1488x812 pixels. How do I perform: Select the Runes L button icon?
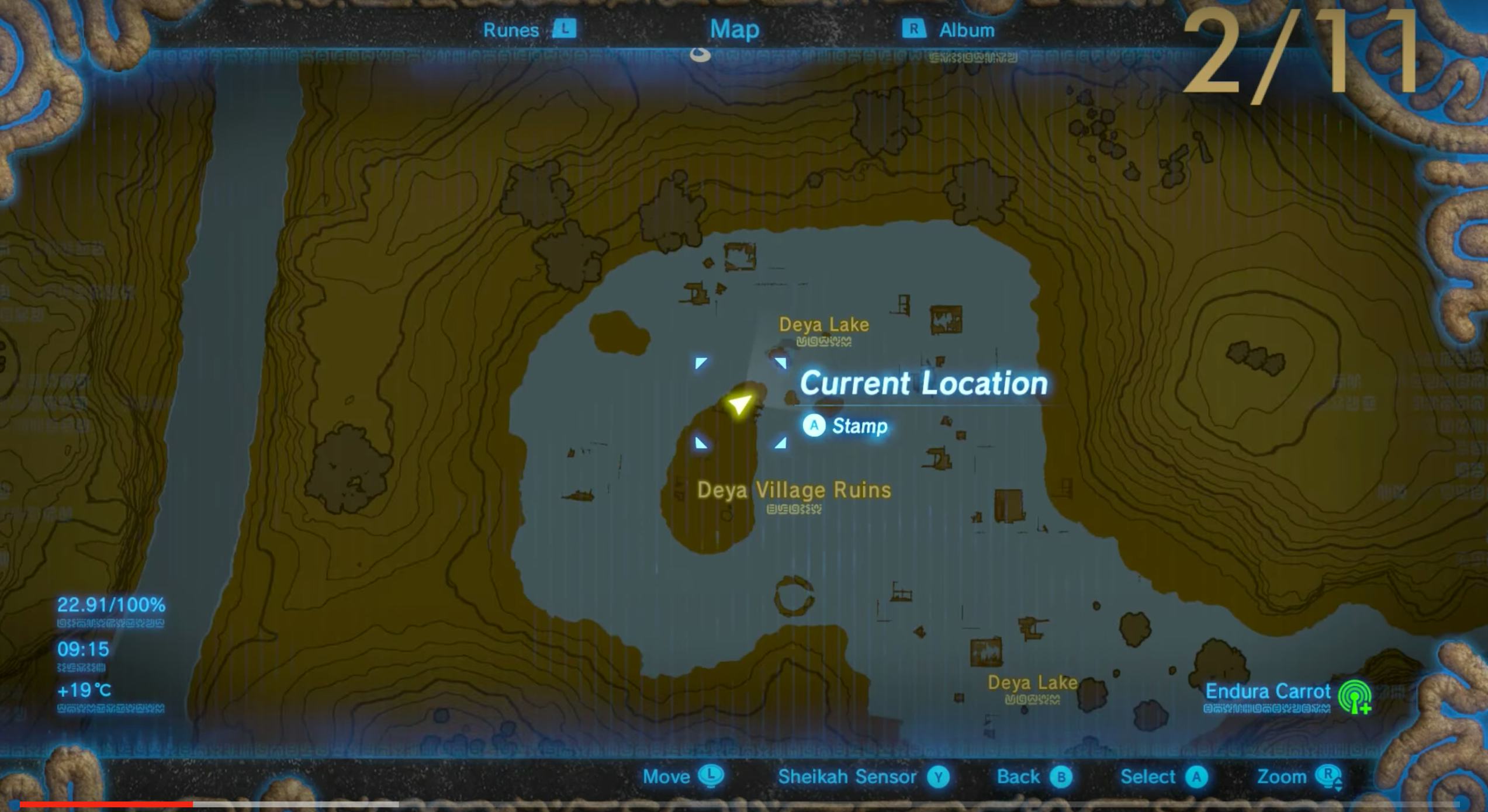click(x=565, y=29)
